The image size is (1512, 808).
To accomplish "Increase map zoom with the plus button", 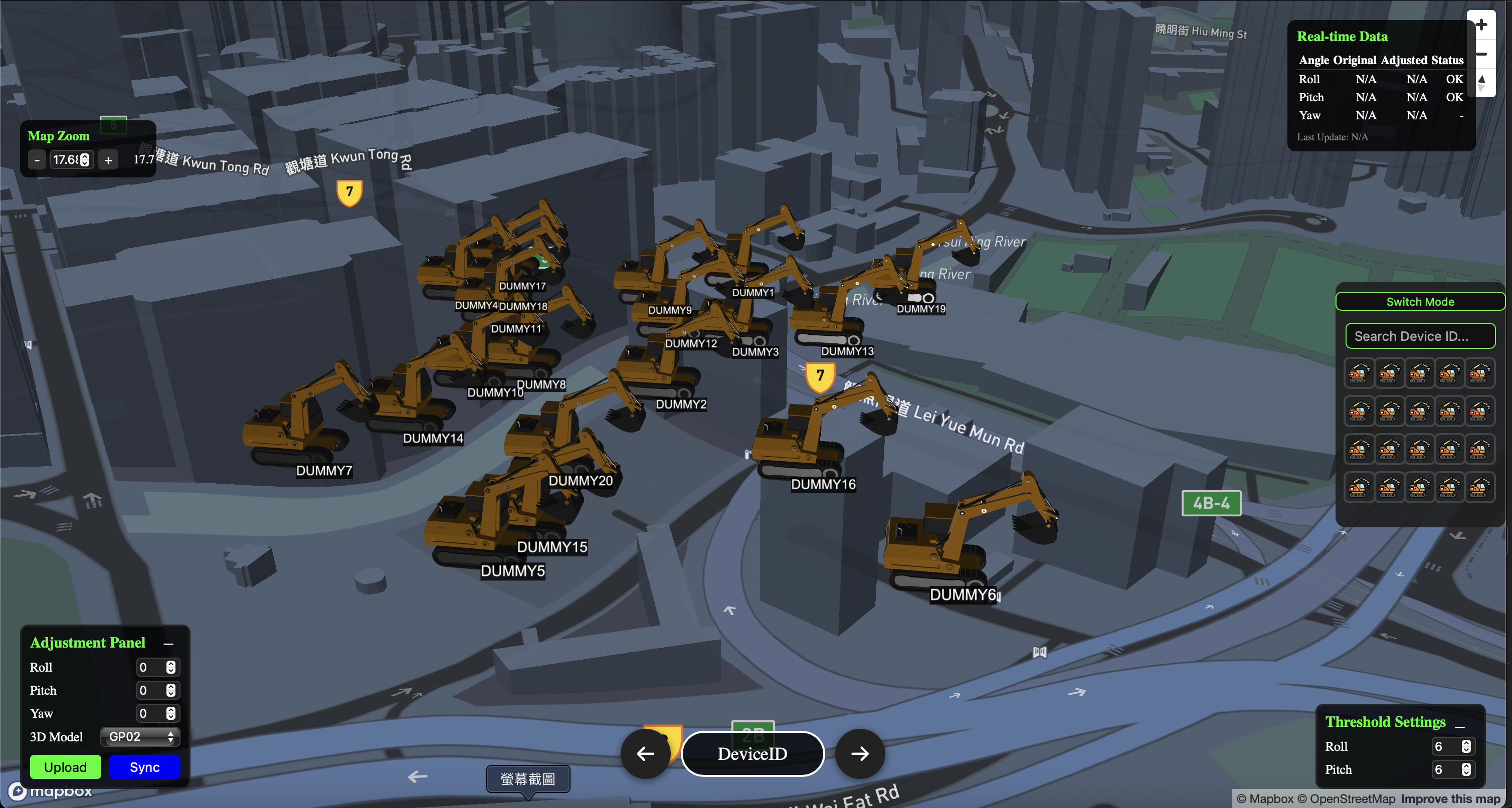I will tap(109, 159).
